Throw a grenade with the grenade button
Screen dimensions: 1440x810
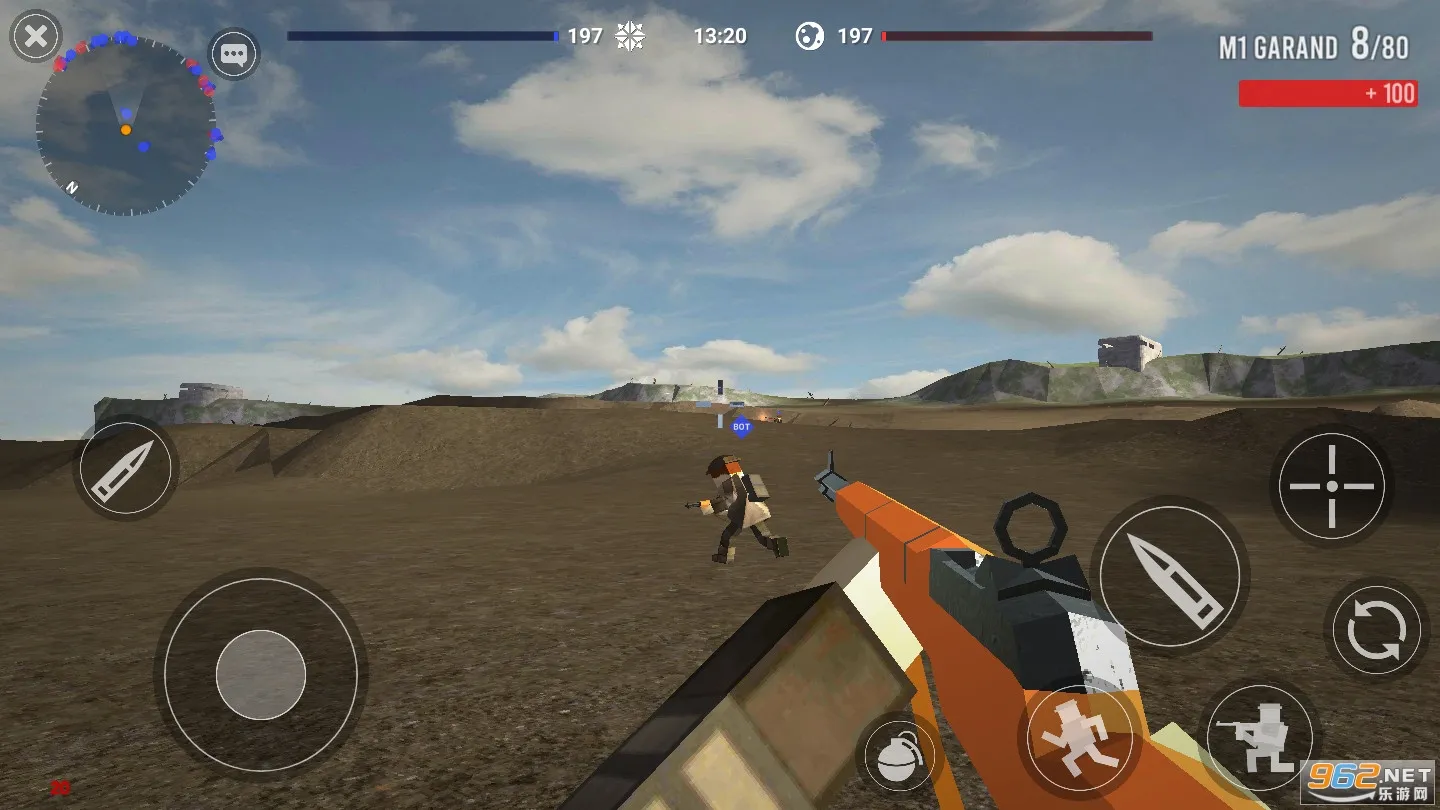[897, 758]
